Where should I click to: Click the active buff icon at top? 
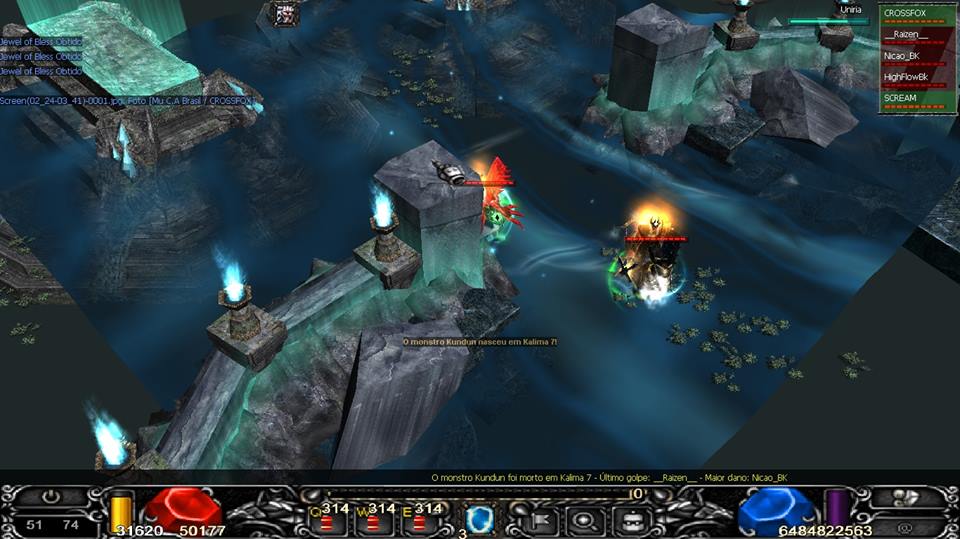(286, 13)
